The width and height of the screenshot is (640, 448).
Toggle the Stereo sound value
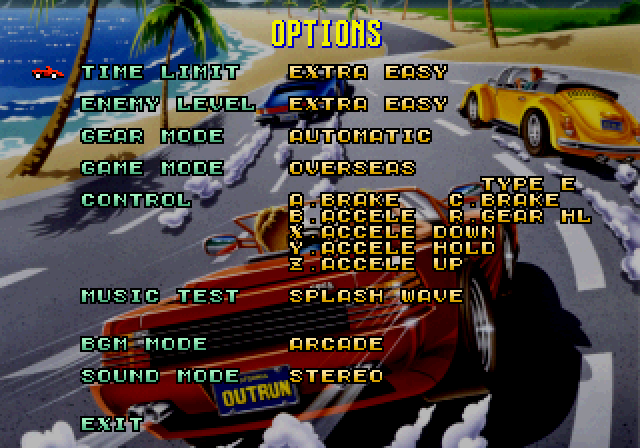pyautogui.click(x=336, y=376)
